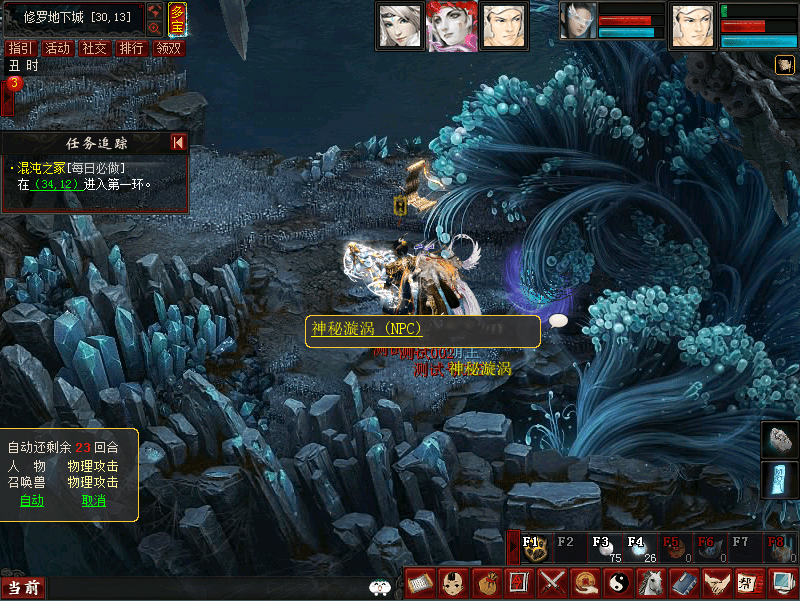Click the 当前 chat channel button
Viewport: 800px width, 601px height.
23,588
